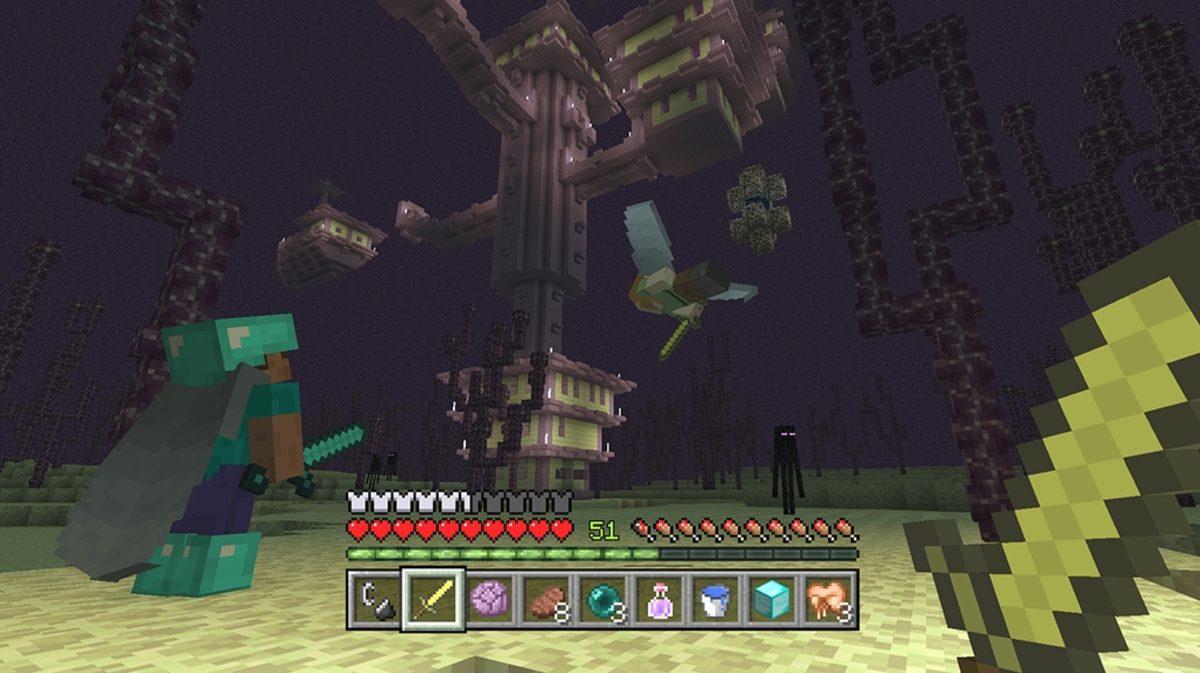The image size is (1200, 673).
Task: Pick the orange item stack of 3
Action: 828,599
